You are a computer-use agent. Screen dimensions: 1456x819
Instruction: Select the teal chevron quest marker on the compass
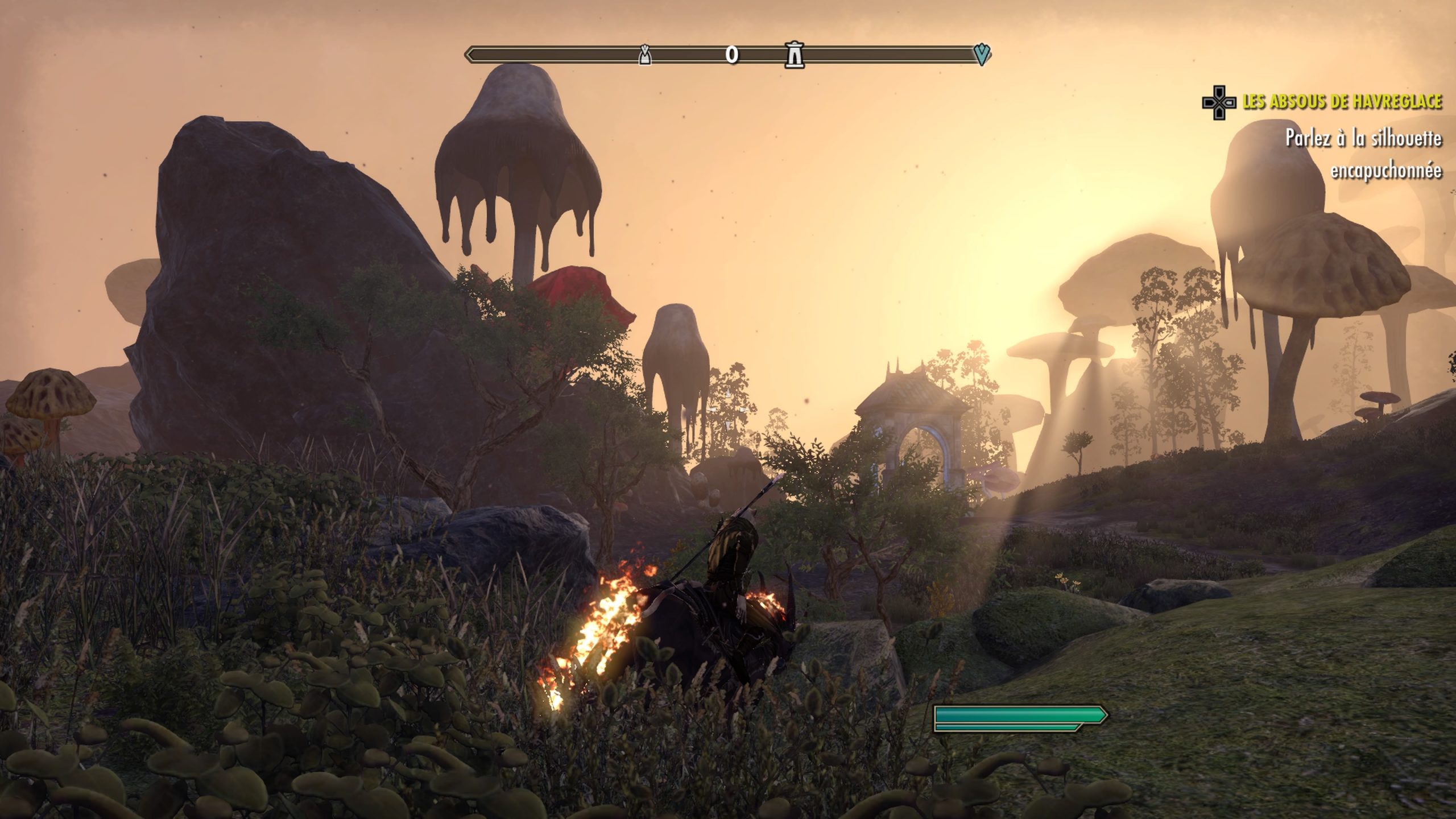(982, 55)
